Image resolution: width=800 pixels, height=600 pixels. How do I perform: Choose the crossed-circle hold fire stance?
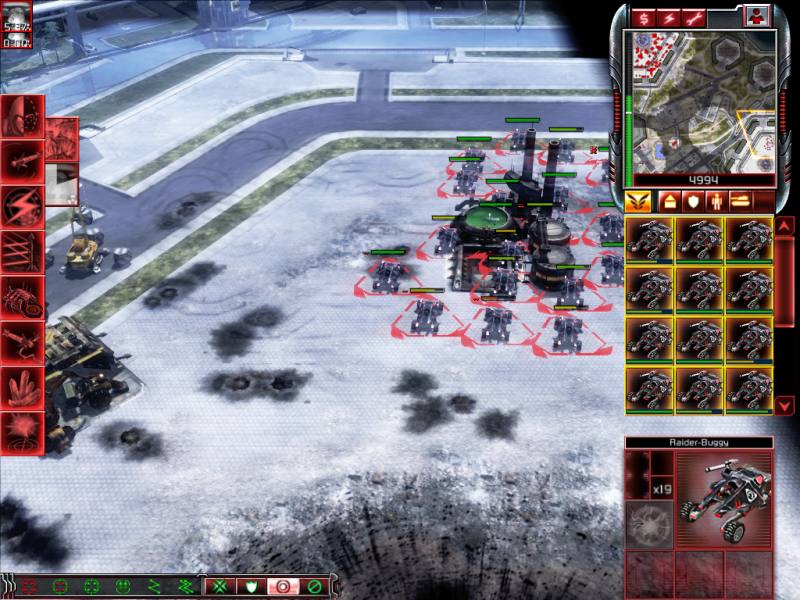tap(314, 585)
